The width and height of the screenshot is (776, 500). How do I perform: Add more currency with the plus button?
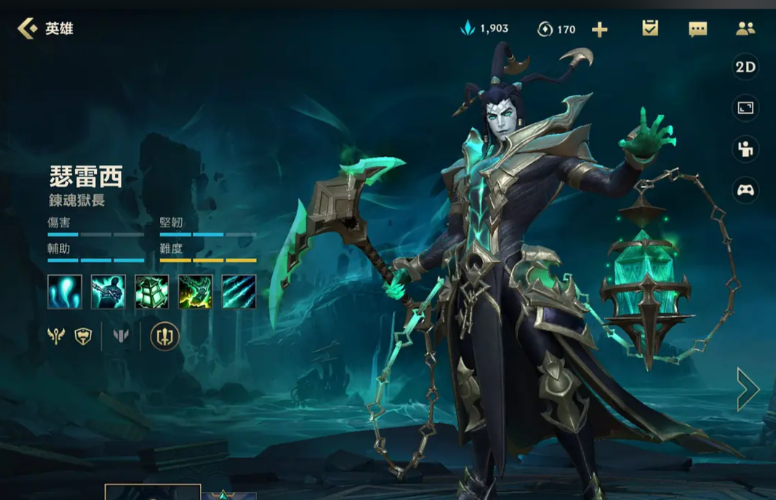coord(599,29)
